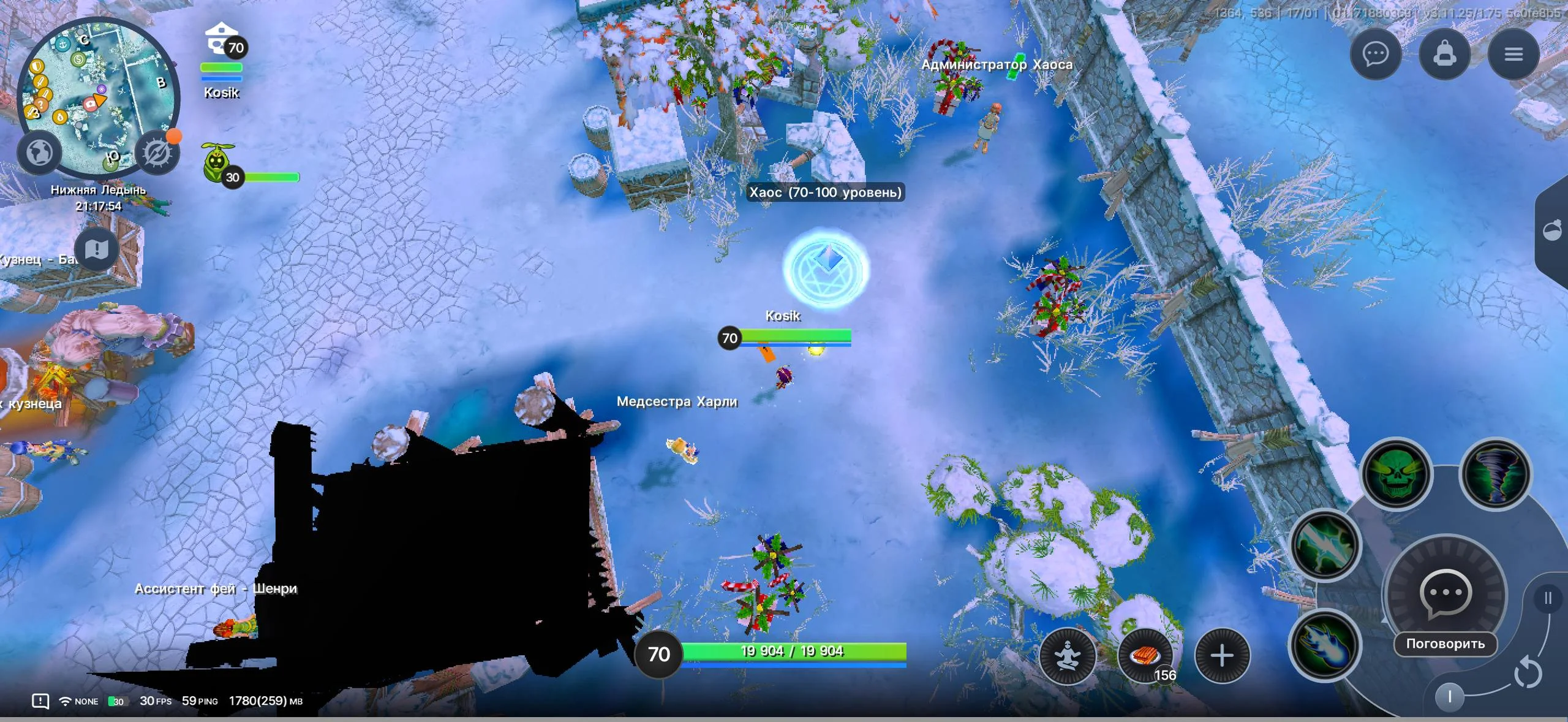Use the green lightning strike skill
Viewport: 1568px width, 722px height.
(x=1326, y=544)
